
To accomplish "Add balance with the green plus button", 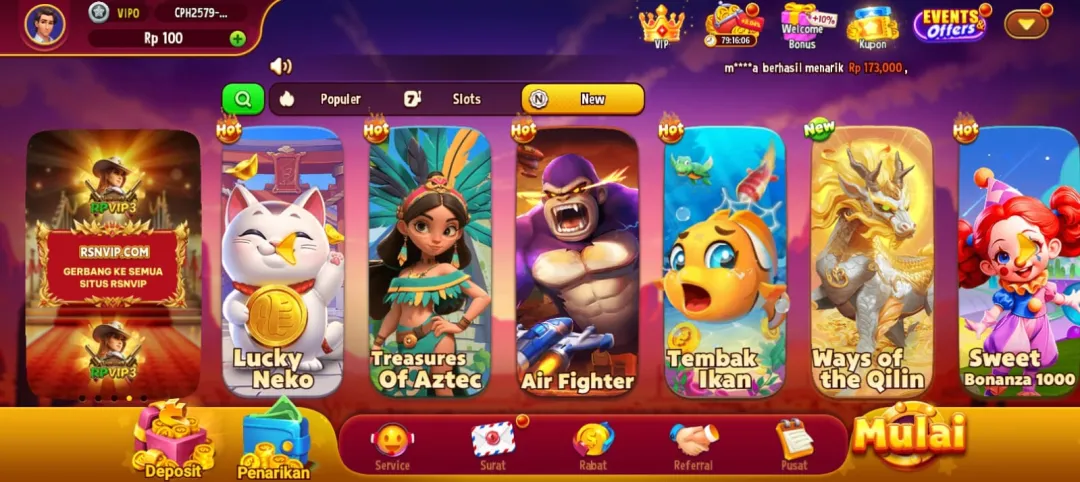I will tap(237, 39).
